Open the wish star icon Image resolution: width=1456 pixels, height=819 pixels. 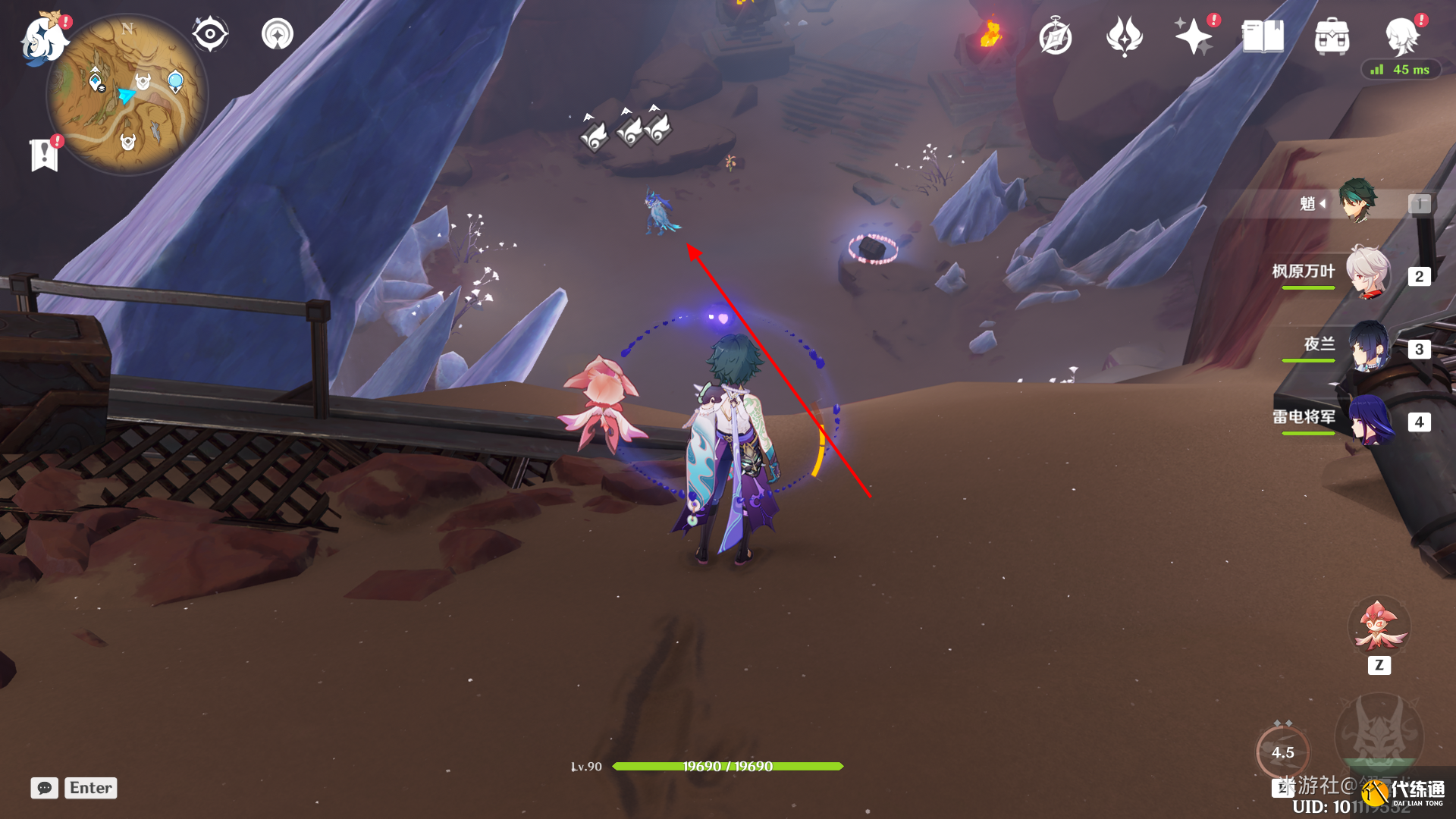point(1193,36)
